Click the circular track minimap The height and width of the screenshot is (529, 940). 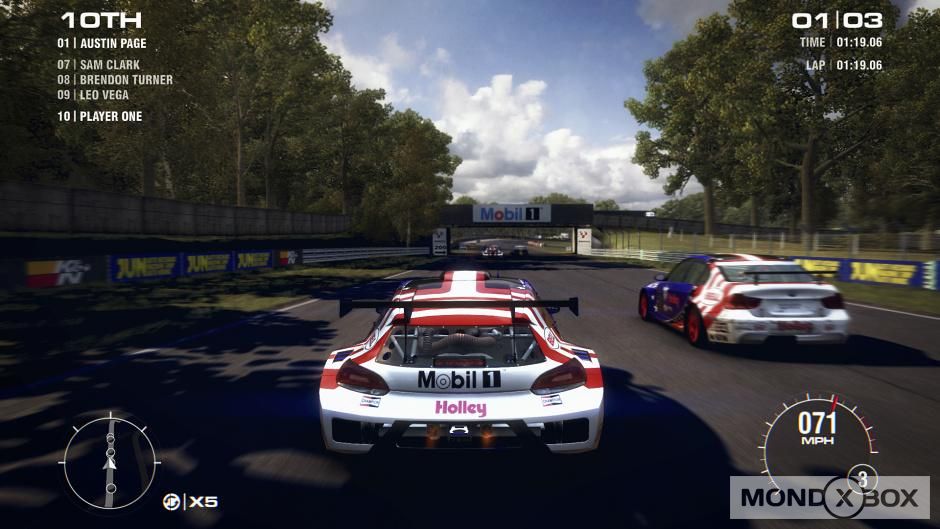(x=109, y=461)
